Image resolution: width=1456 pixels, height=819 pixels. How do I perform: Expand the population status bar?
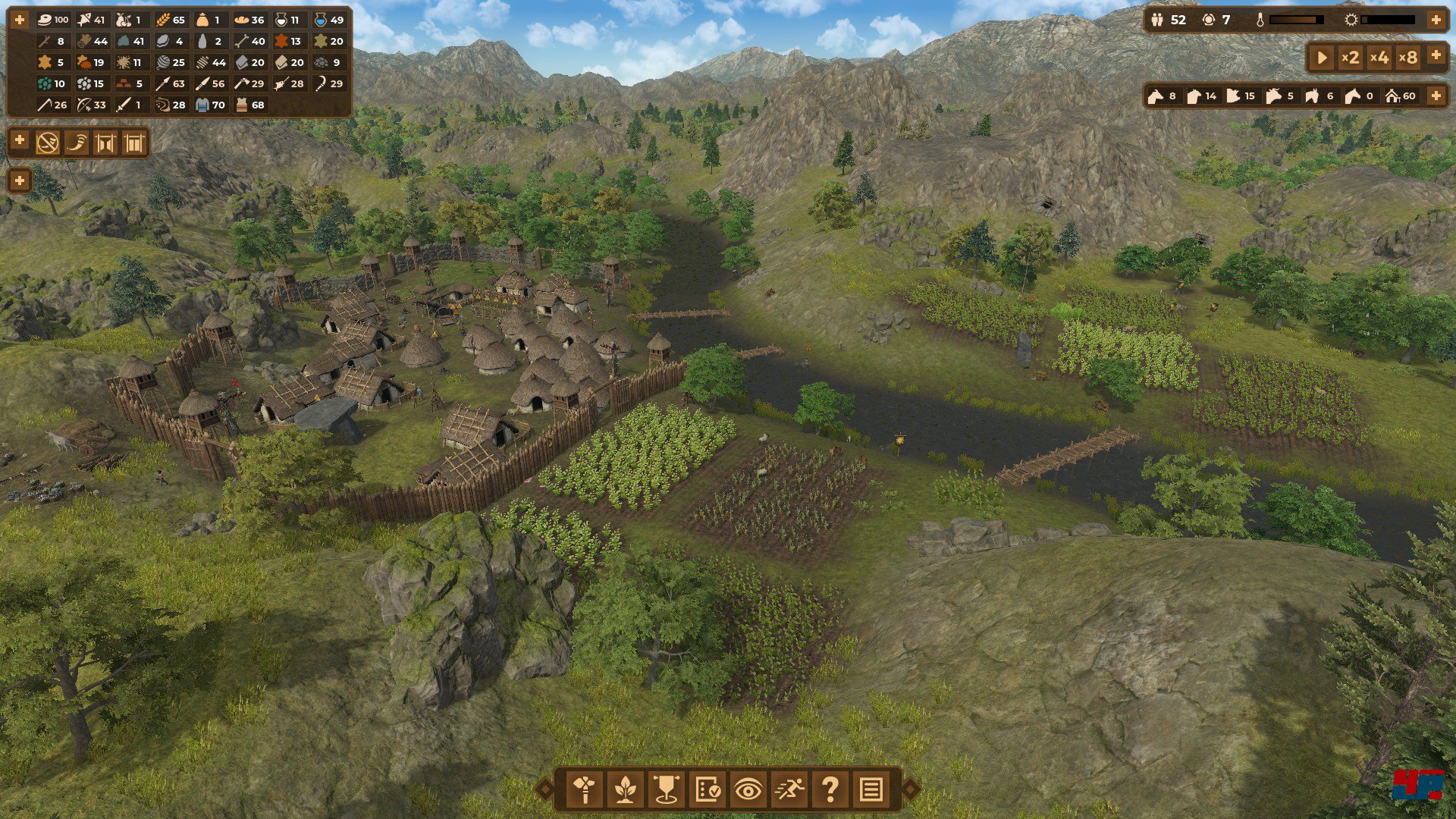click(x=1436, y=20)
